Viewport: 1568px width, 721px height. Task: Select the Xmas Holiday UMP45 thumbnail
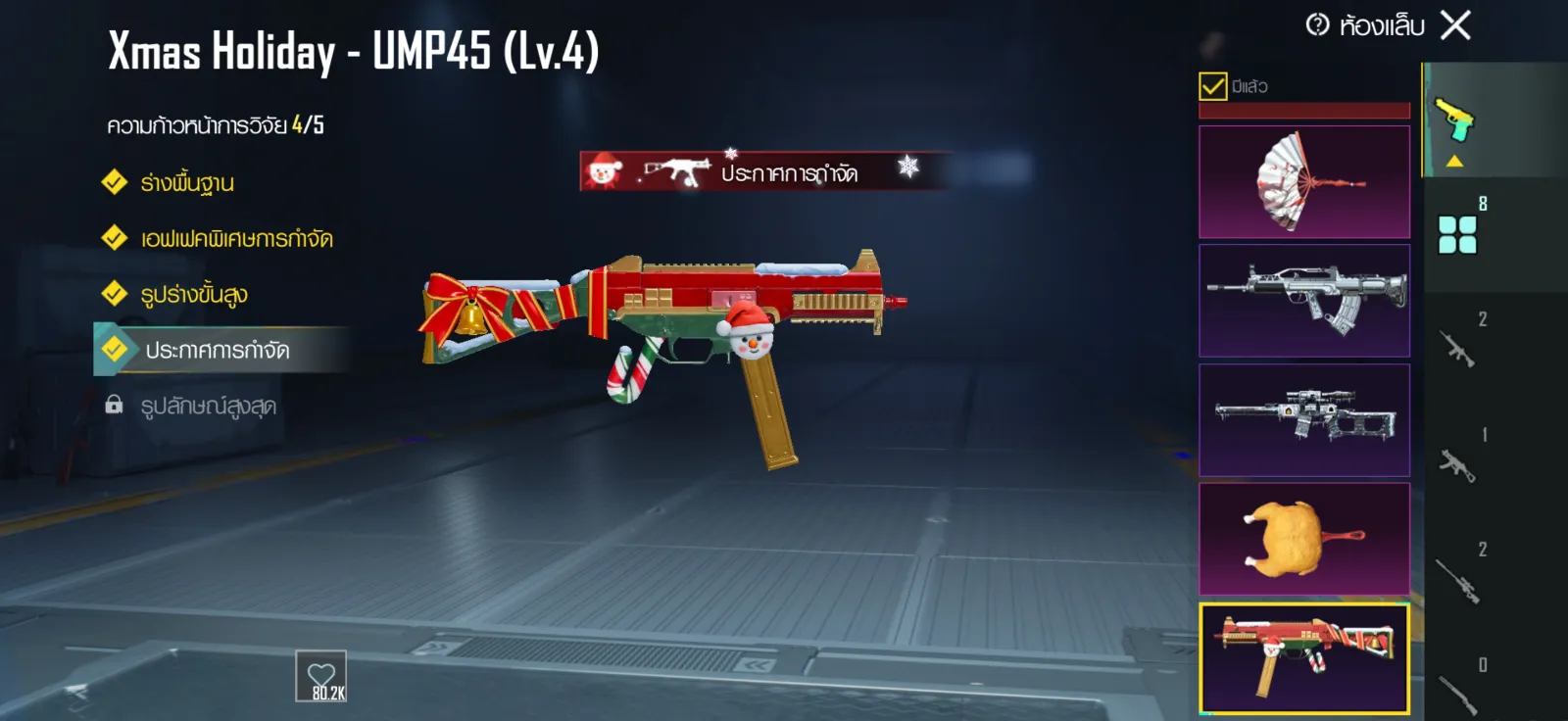pos(1303,658)
